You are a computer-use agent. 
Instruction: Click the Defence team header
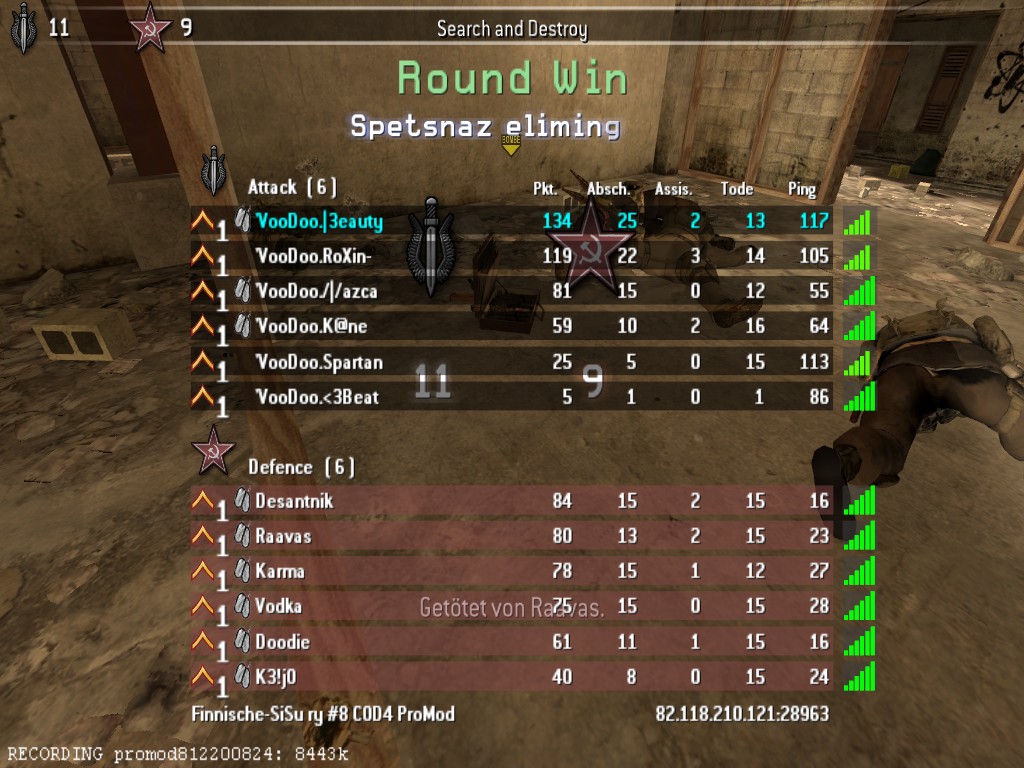301,467
